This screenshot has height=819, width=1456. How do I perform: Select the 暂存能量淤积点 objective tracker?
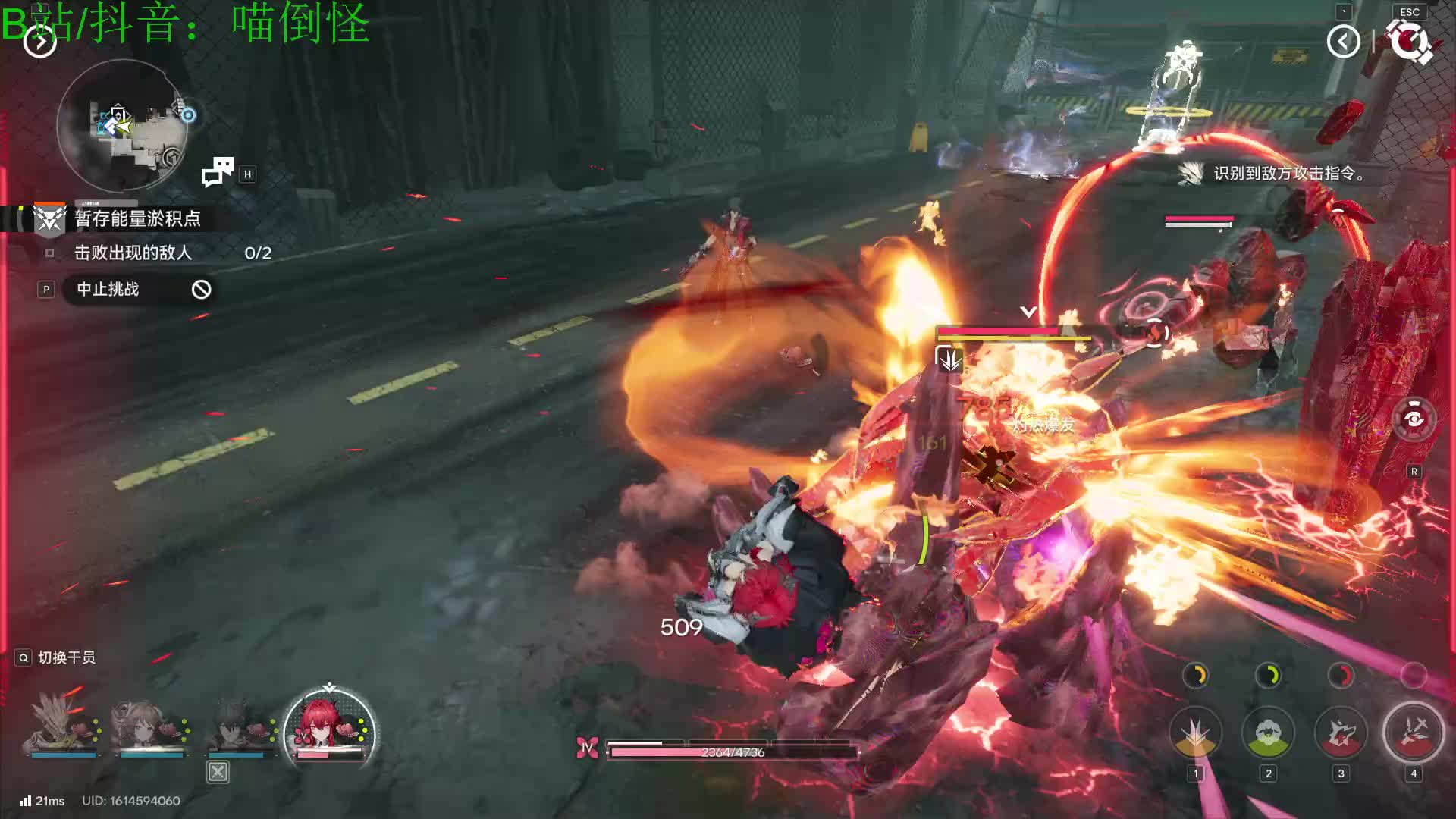pos(136,218)
